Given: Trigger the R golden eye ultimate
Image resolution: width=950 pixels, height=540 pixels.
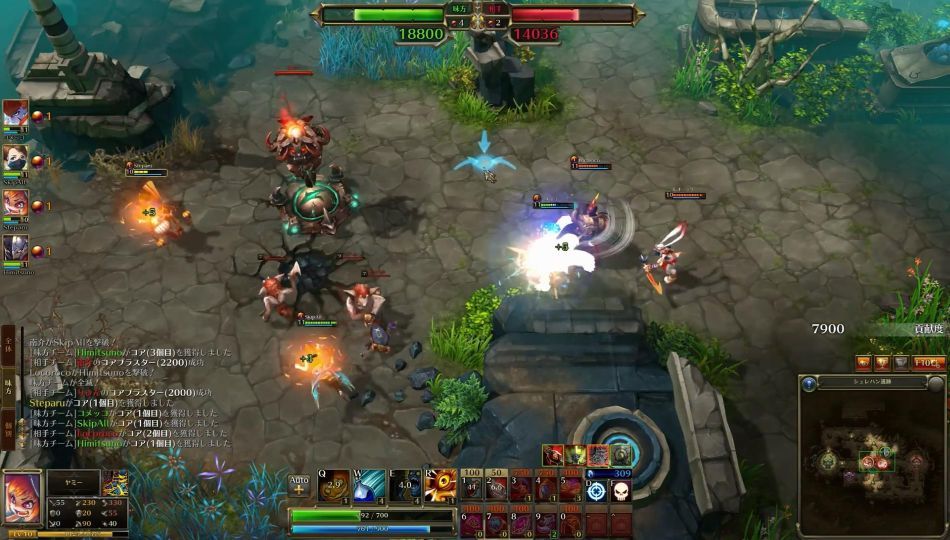Looking at the screenshot, I should click(x=438, y=485).
